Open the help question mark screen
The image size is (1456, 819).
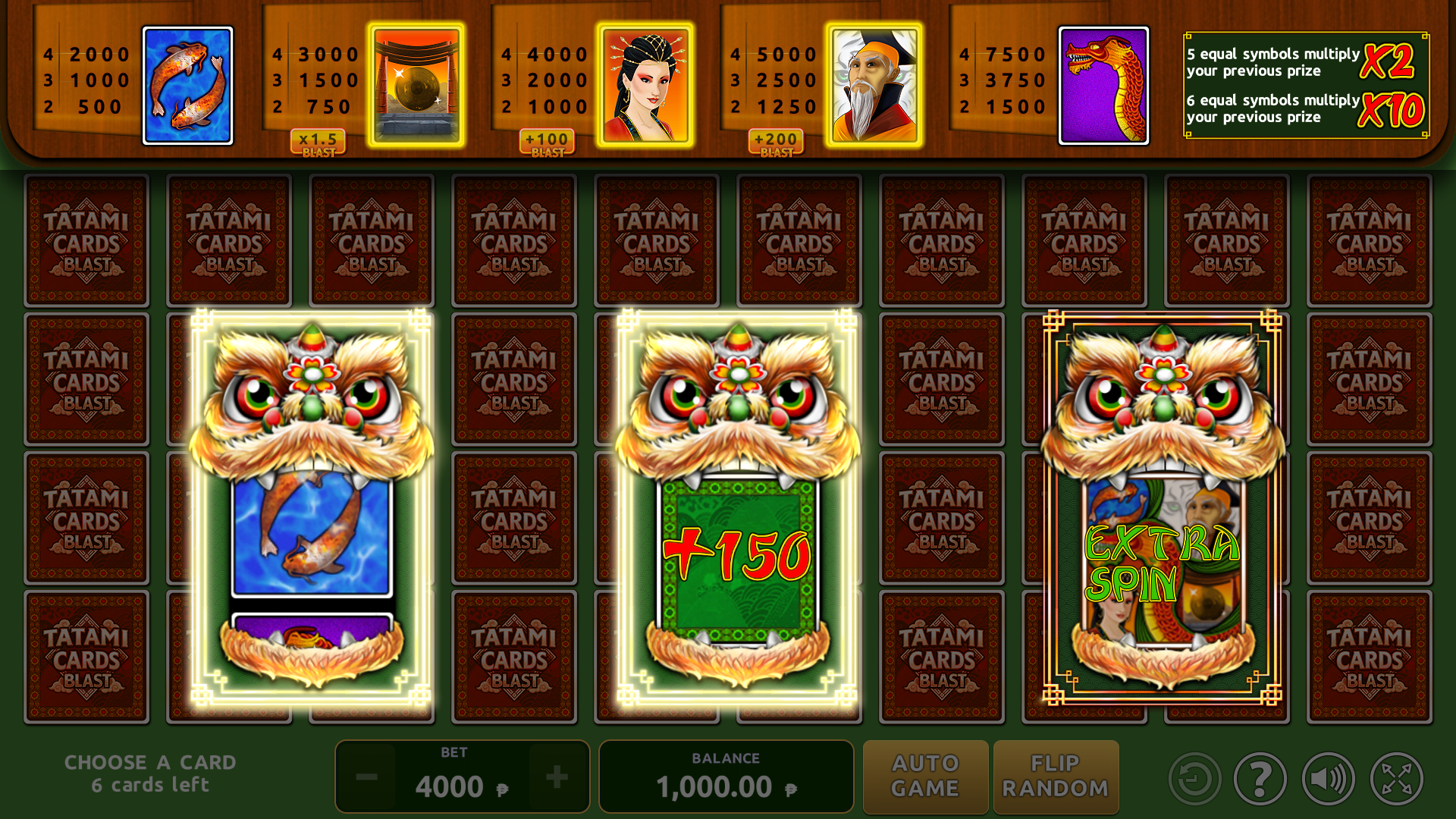coord(1260,779)
